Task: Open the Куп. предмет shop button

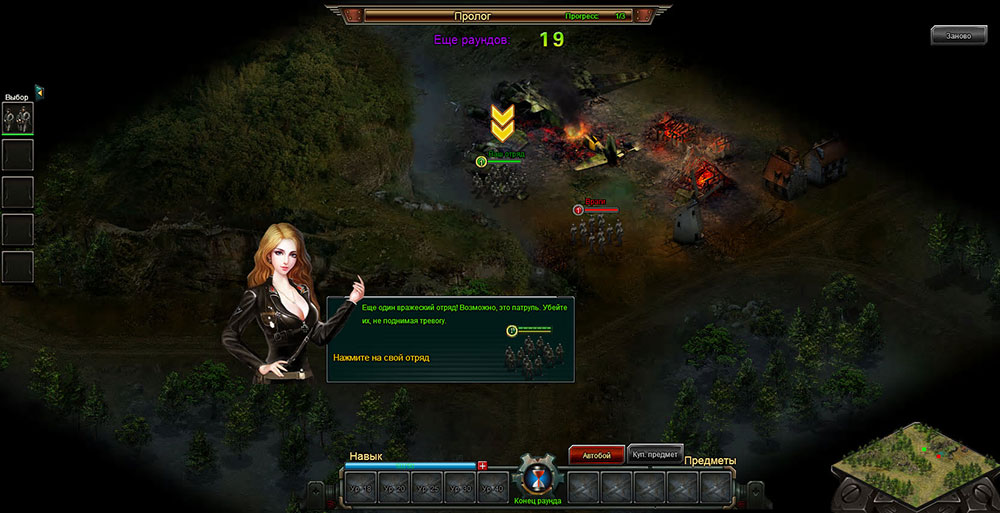Action: [x=657, y=454]
